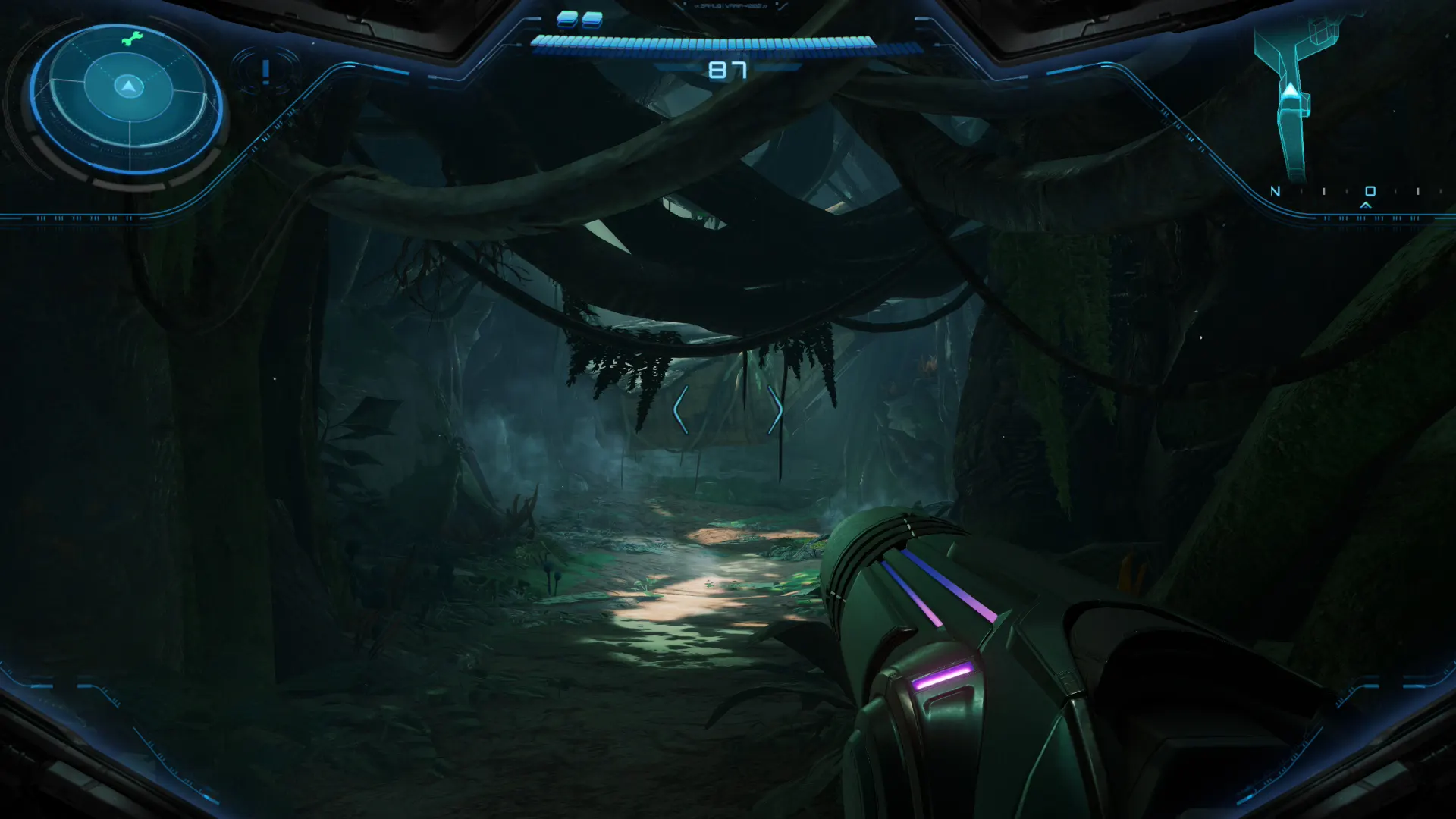Select the green wrench marker on radar
Screen dimensions: 1456x819
(x=132, y=39)
